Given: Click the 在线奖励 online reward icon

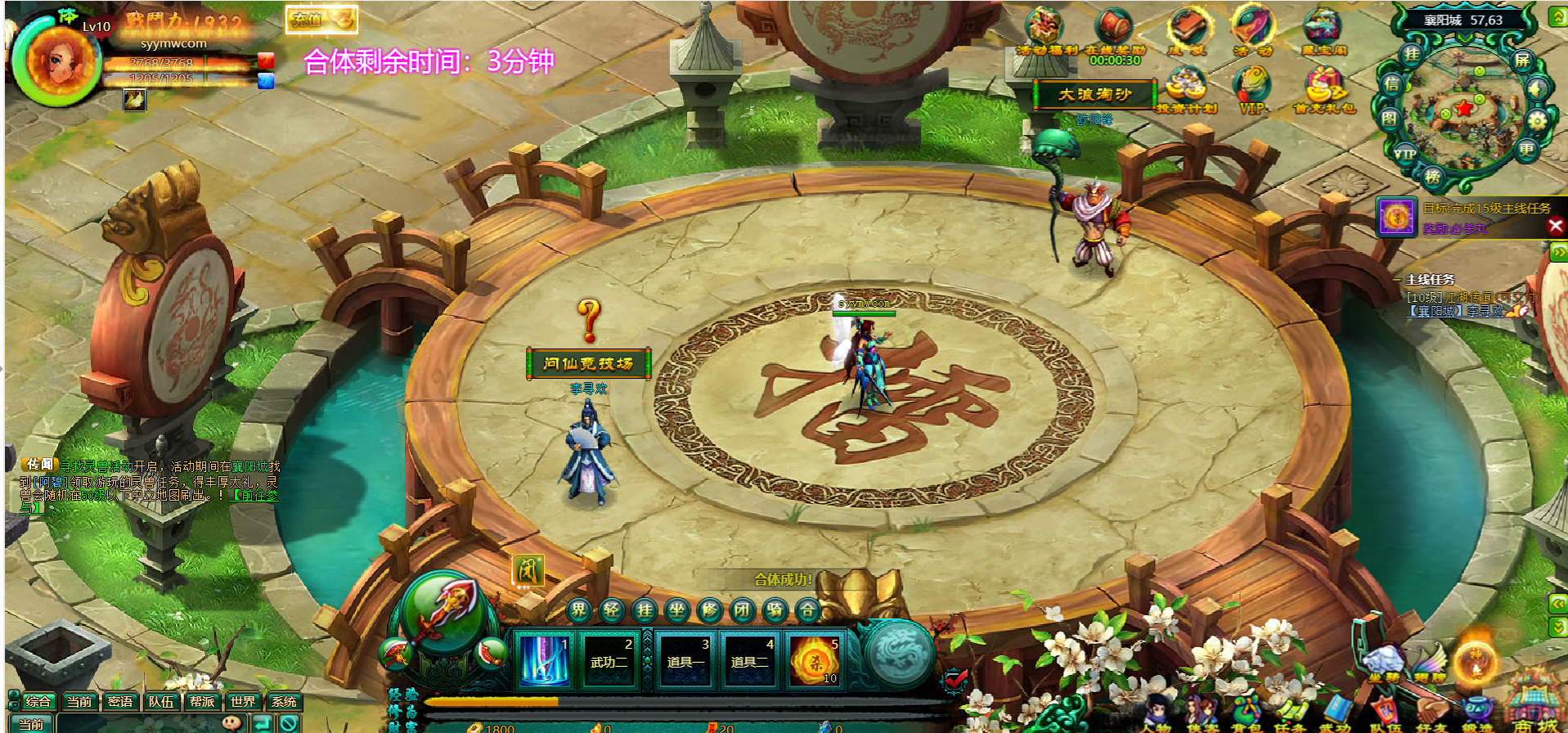Looking at the screenshot, I should (x=1115, y=33).
